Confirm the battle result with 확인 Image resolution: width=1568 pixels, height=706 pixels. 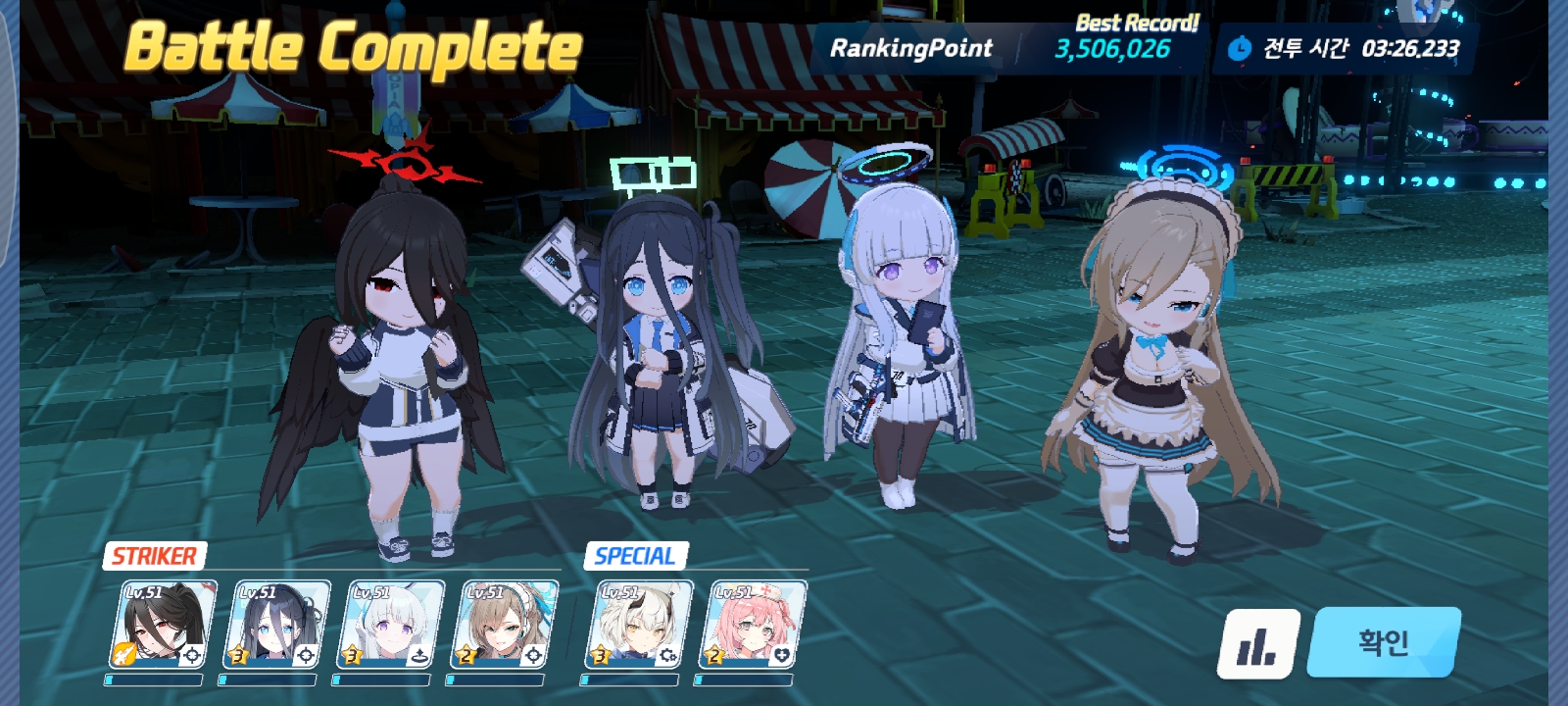point(1383,642)
